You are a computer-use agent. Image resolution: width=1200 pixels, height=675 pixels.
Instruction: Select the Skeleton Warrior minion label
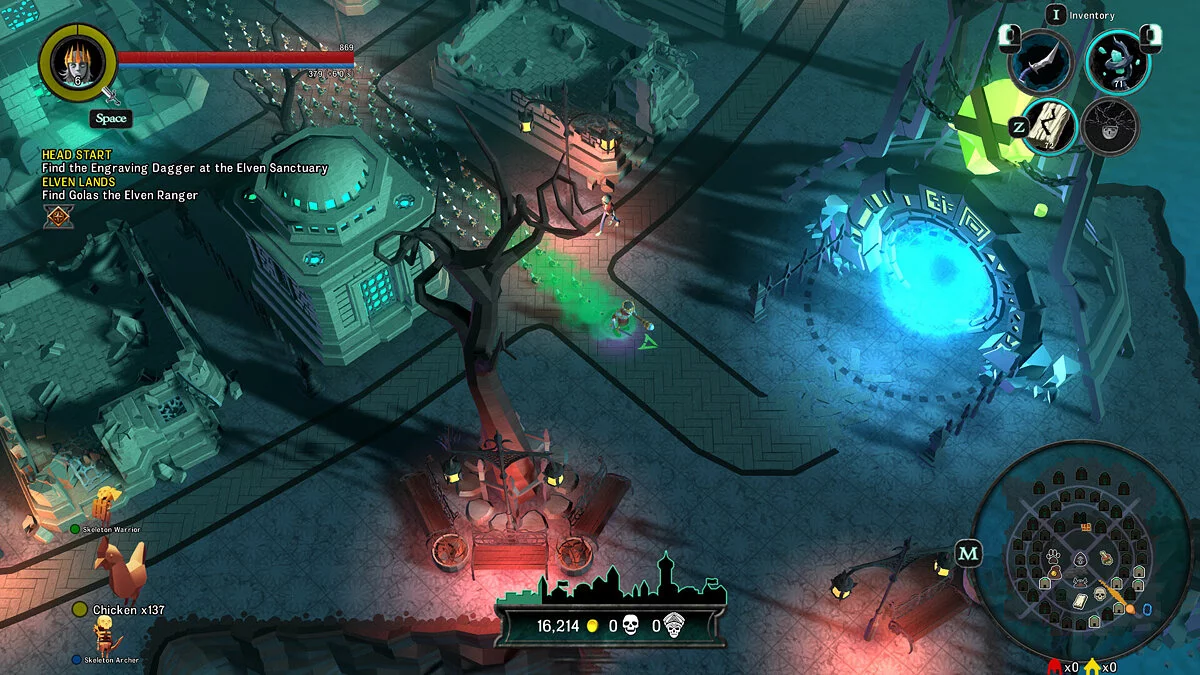[x=111, y=529]
